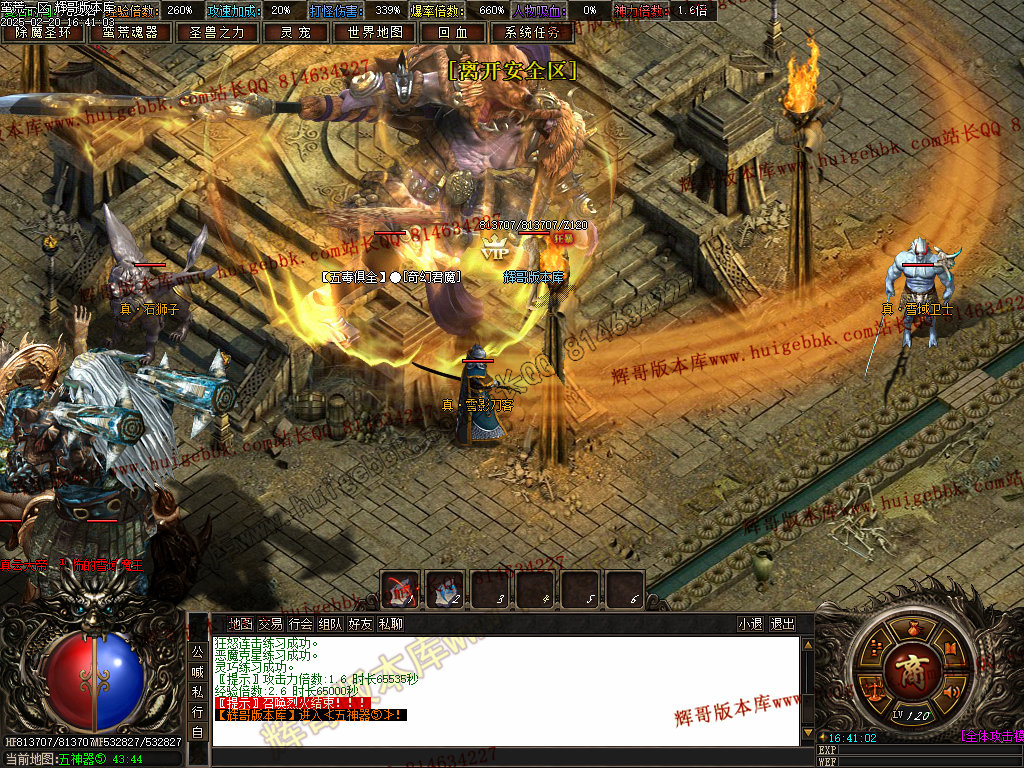1024x768 pixels.
Task: Switch to the 地图 tab
Action: click(240, 624)
